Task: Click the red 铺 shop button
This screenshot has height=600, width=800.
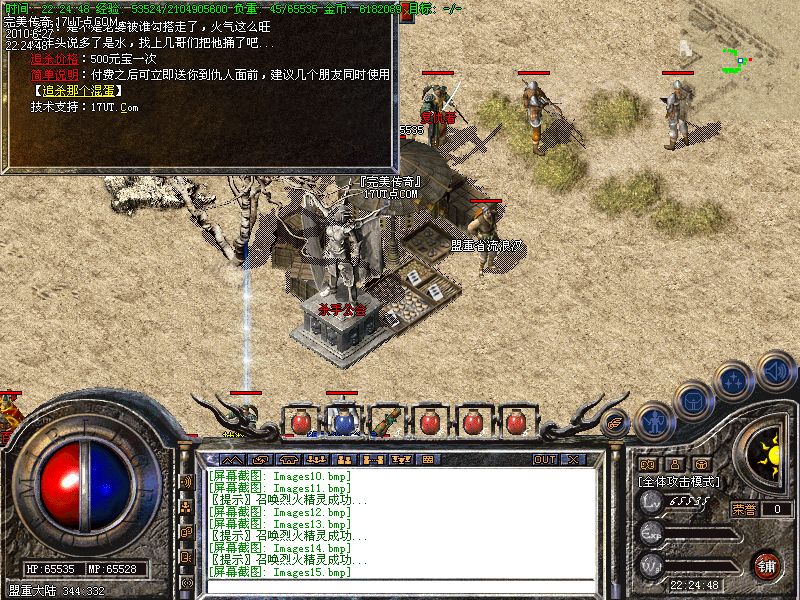Action: (x=766, y=565)
